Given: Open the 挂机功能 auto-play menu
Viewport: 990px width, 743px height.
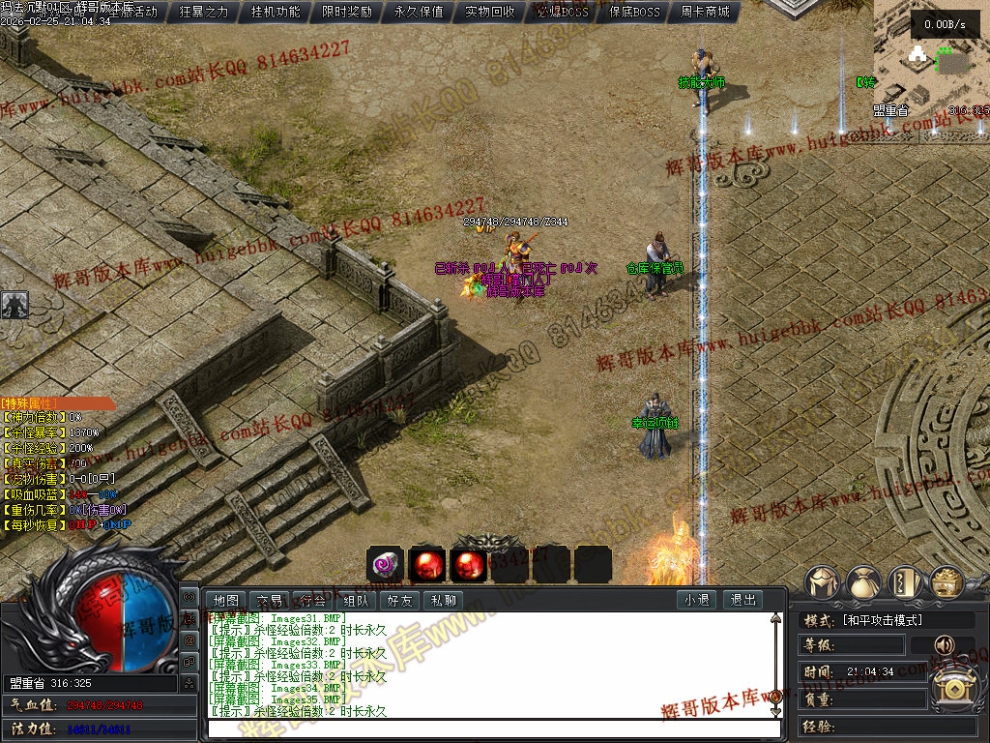Looking at the screenshot, I should coord(275,12).
